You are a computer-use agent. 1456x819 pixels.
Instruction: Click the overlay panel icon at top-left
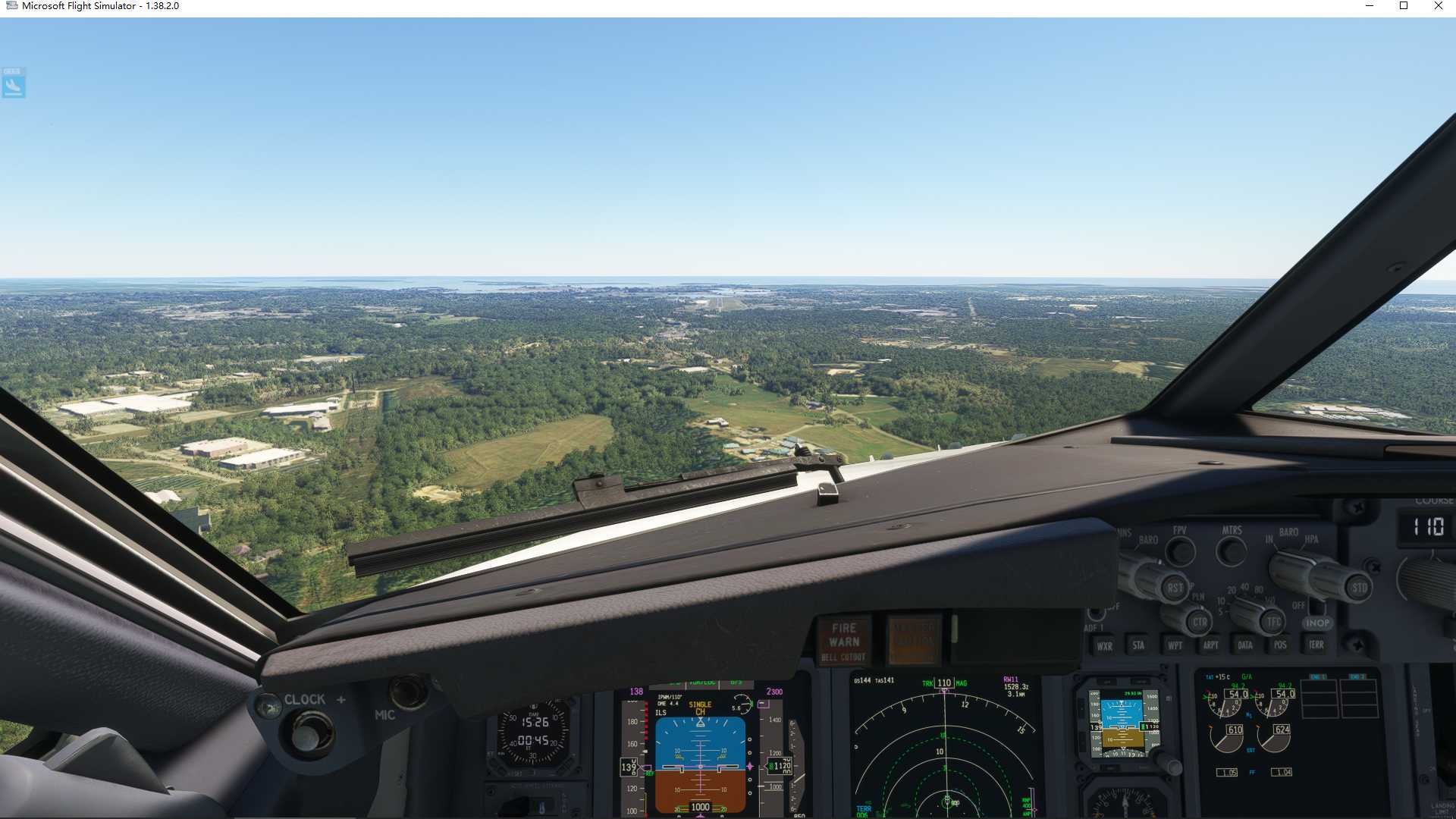pos(14,83)
